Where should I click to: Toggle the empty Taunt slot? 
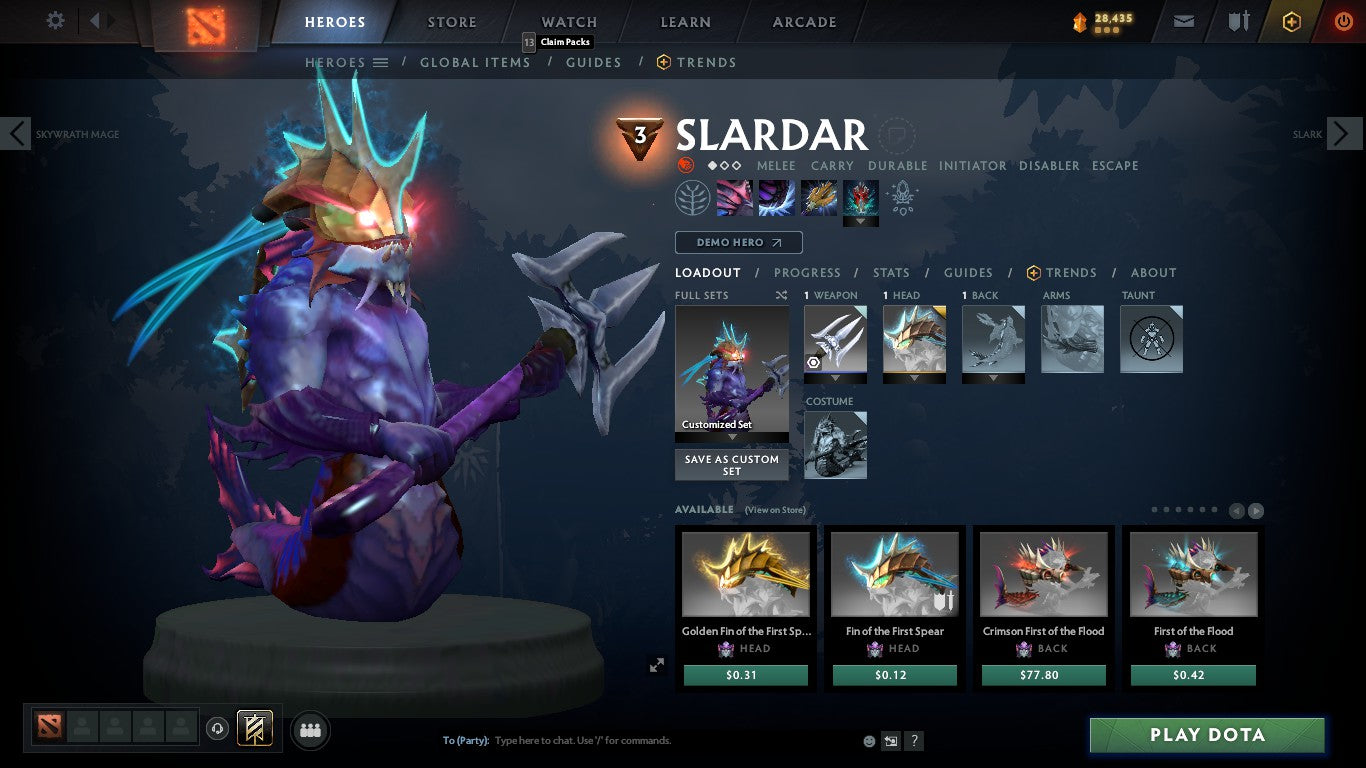[x=1151, y=339]
